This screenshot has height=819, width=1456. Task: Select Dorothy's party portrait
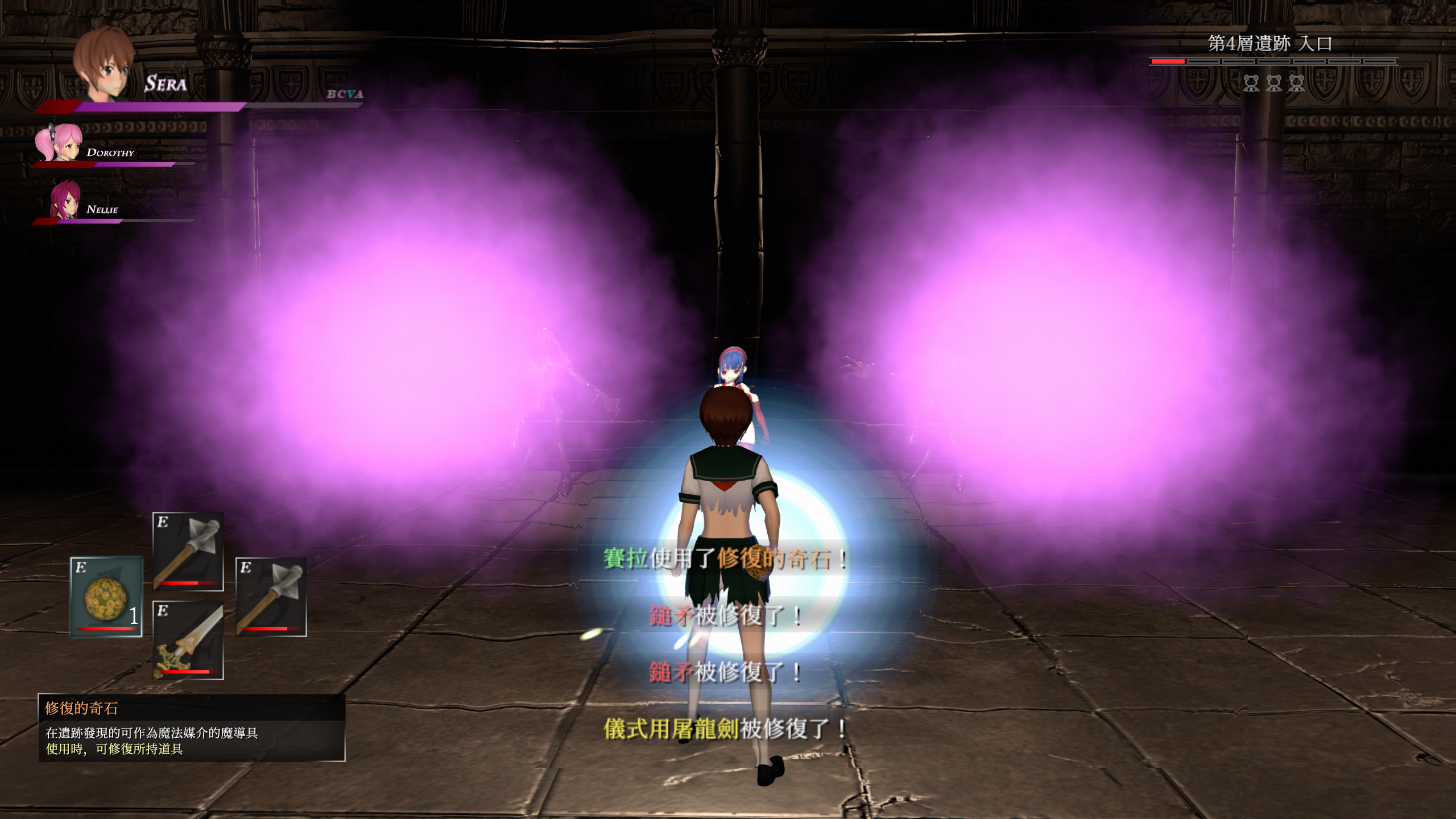point(59,142)
